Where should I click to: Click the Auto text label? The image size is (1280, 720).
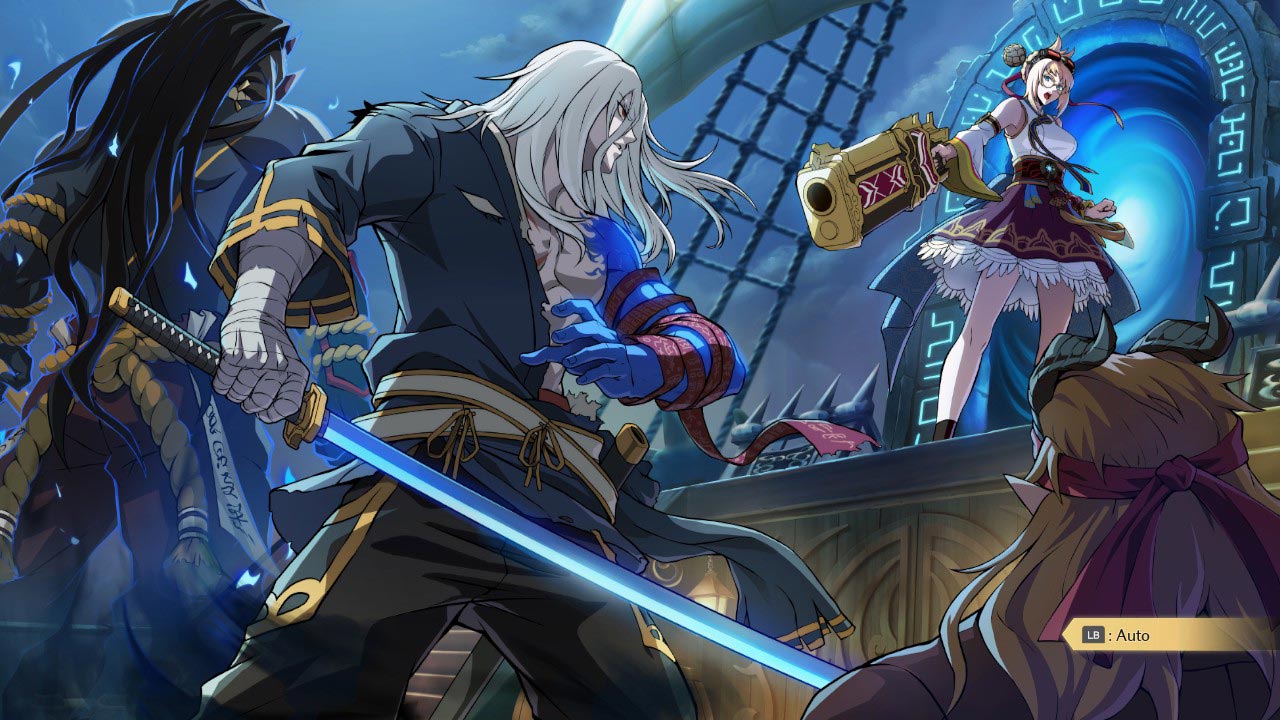tap(1133, 635)
